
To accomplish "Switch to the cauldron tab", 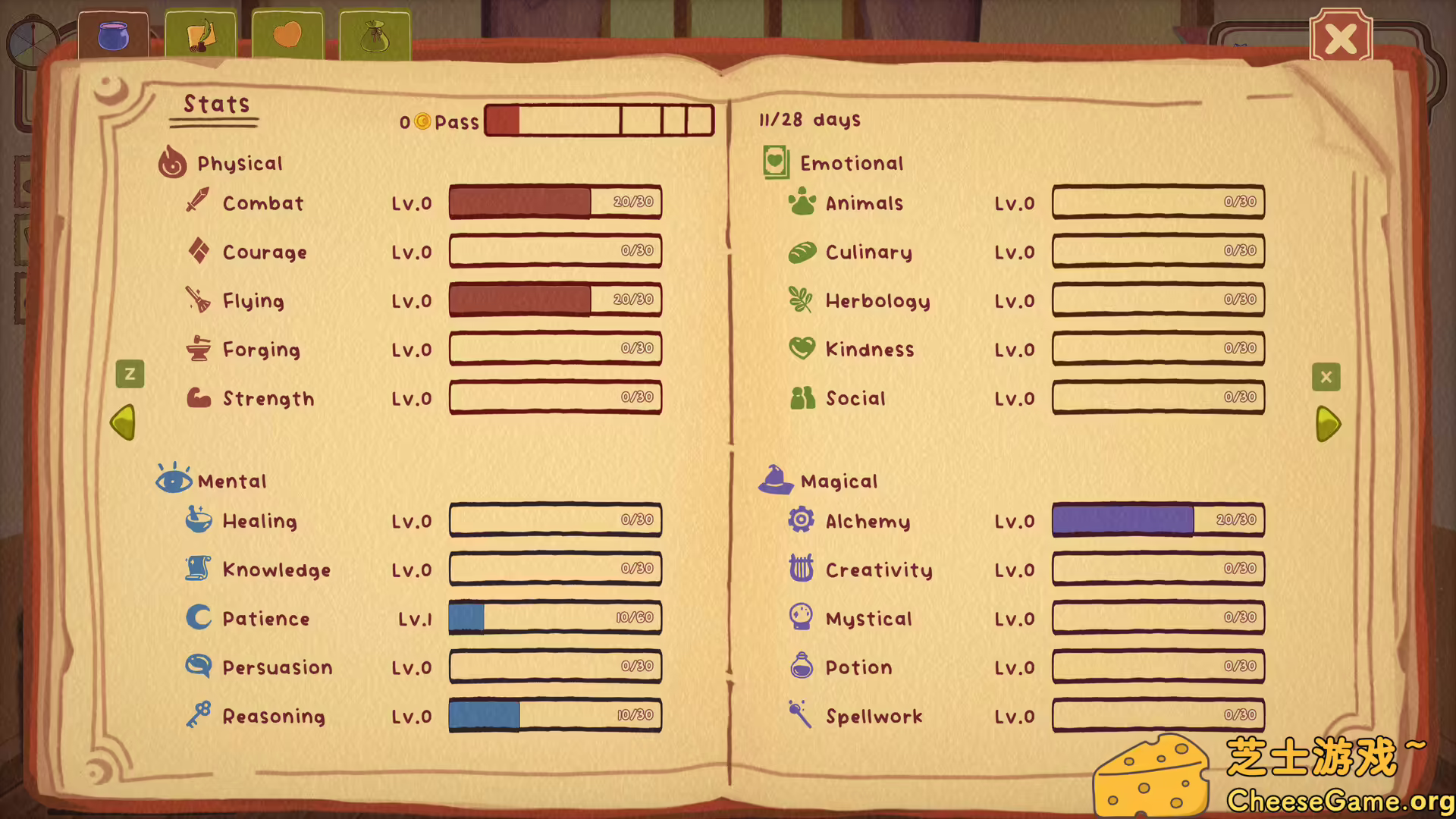I will [x=113, y=34].
